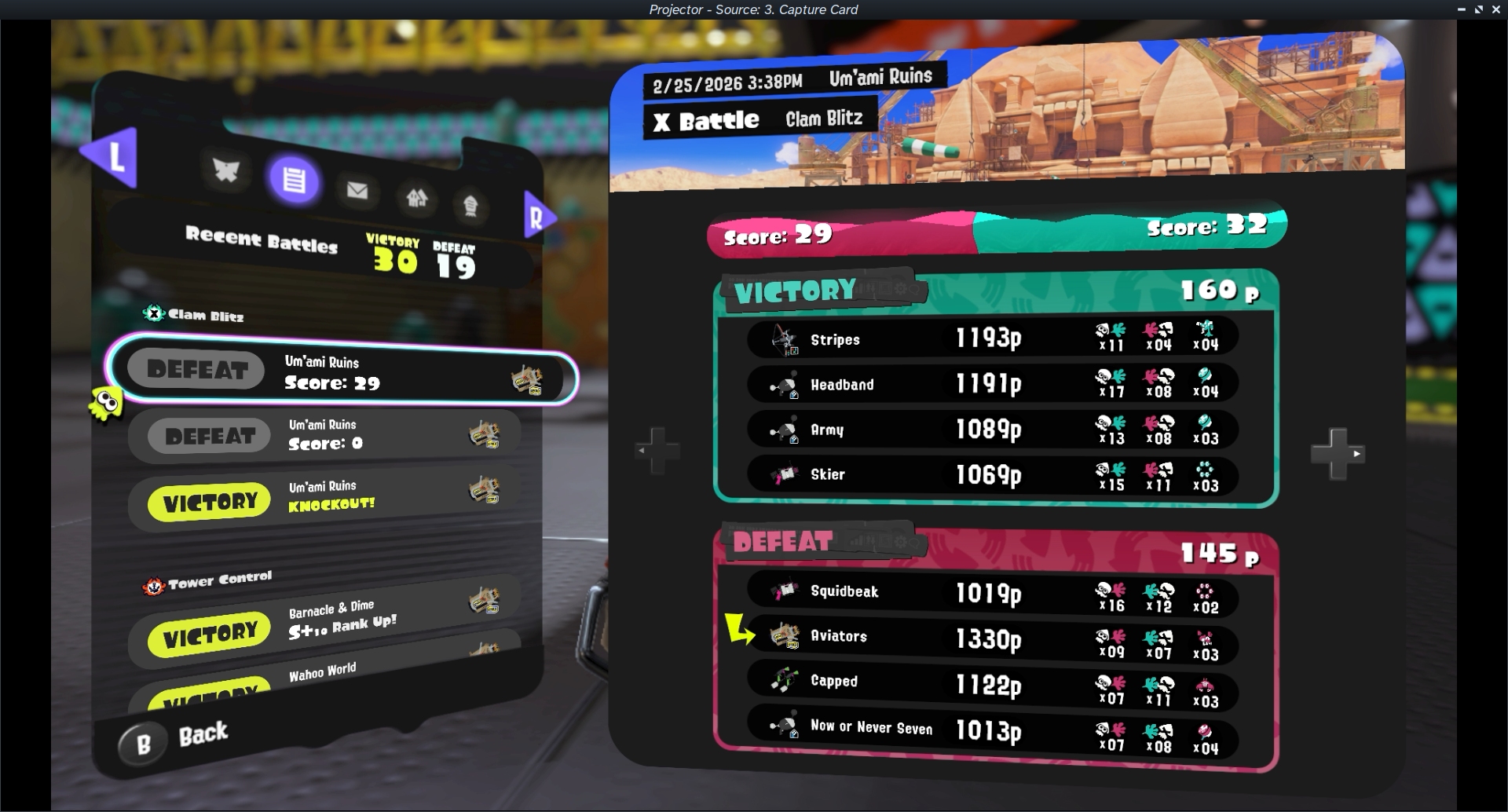Click the purple L arrow to switch tabs
This screenshot has width=1508, height=812.
112,157
